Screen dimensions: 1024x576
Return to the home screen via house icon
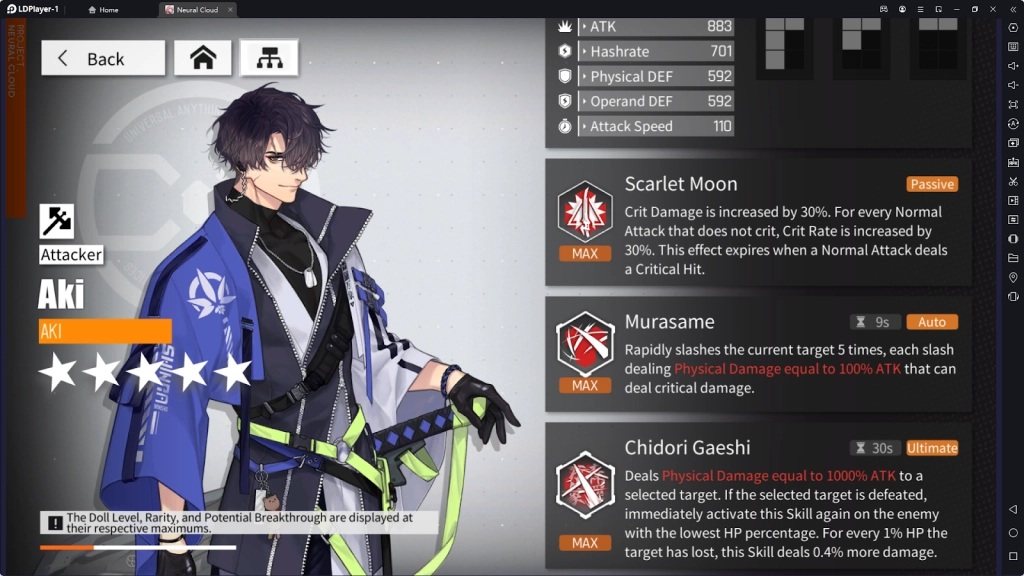203,58
